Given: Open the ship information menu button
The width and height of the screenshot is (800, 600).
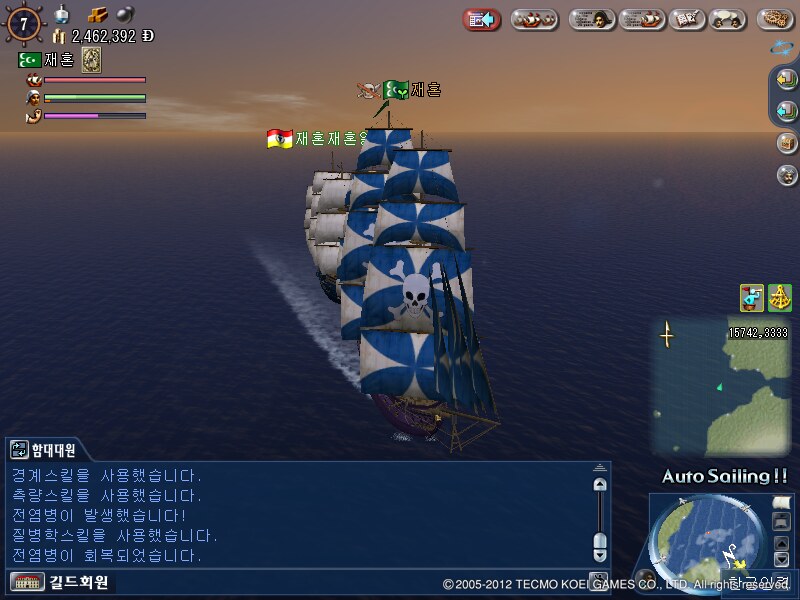Looking at the screenshot, I should coord(642,19).
